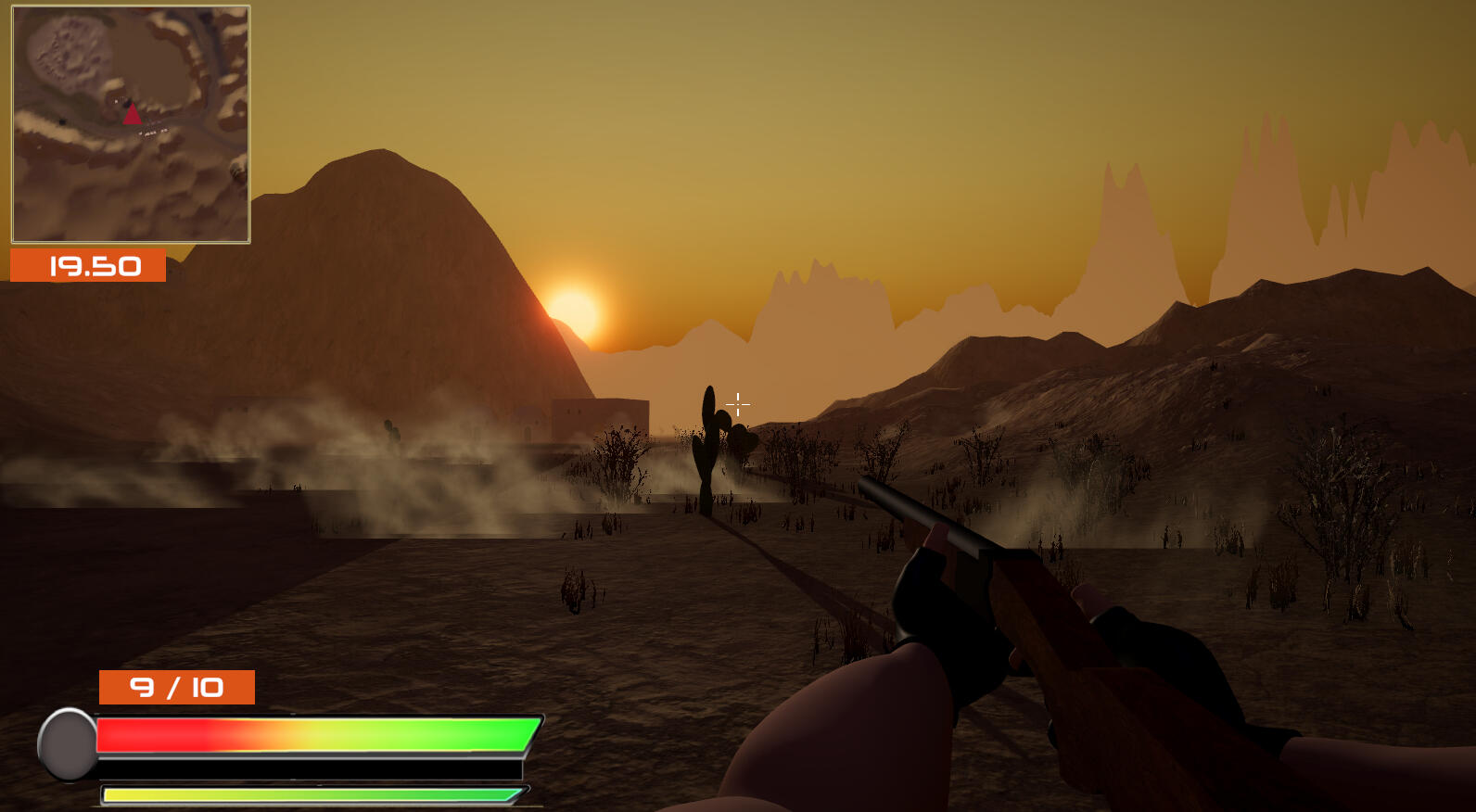This screenshot has height=812, width=1476.
Task: Click the grey round orb beside the health bar
Action: [x=68, y=743]
